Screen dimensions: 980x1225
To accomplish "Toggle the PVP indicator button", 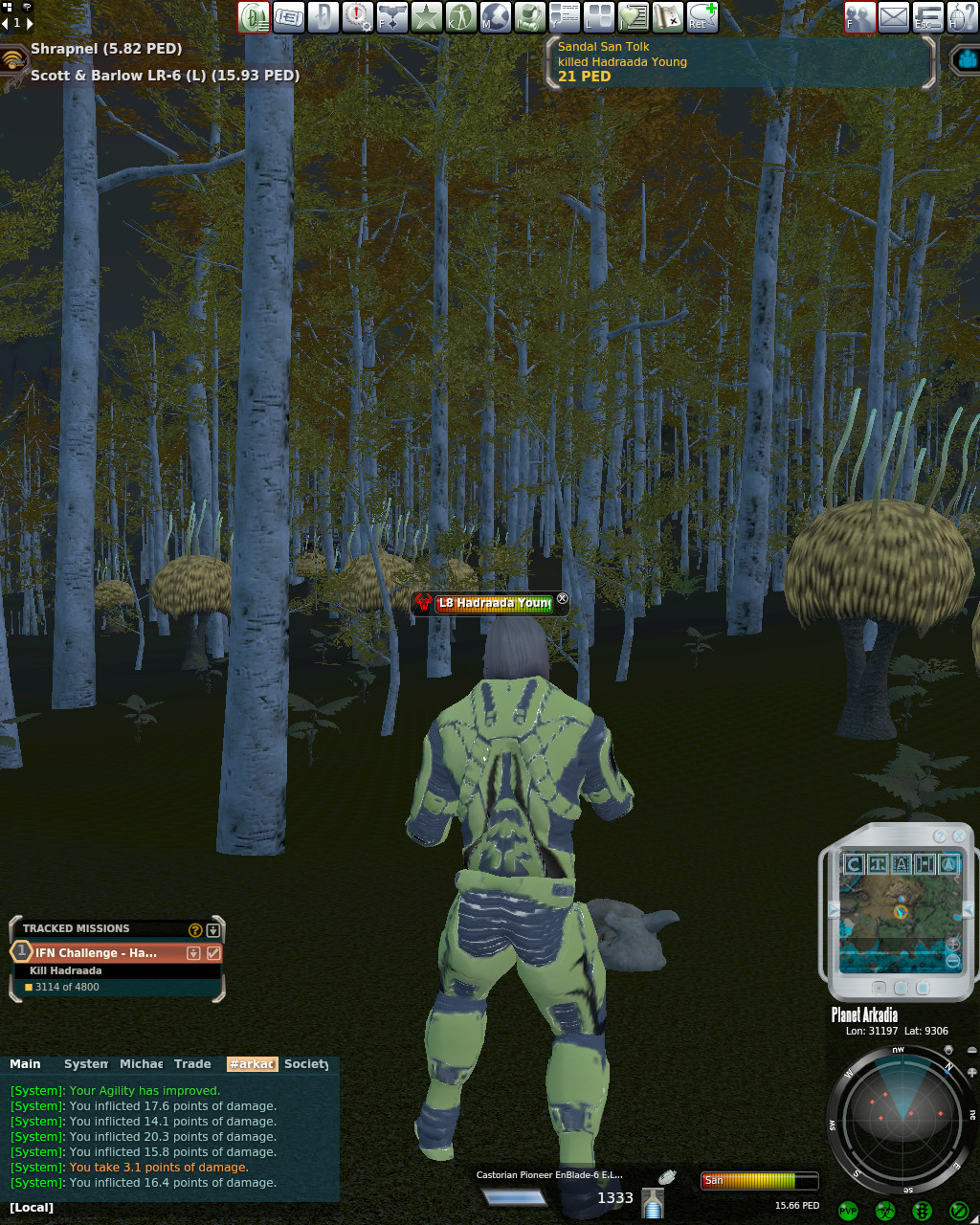I will [x=848, y=1211].
